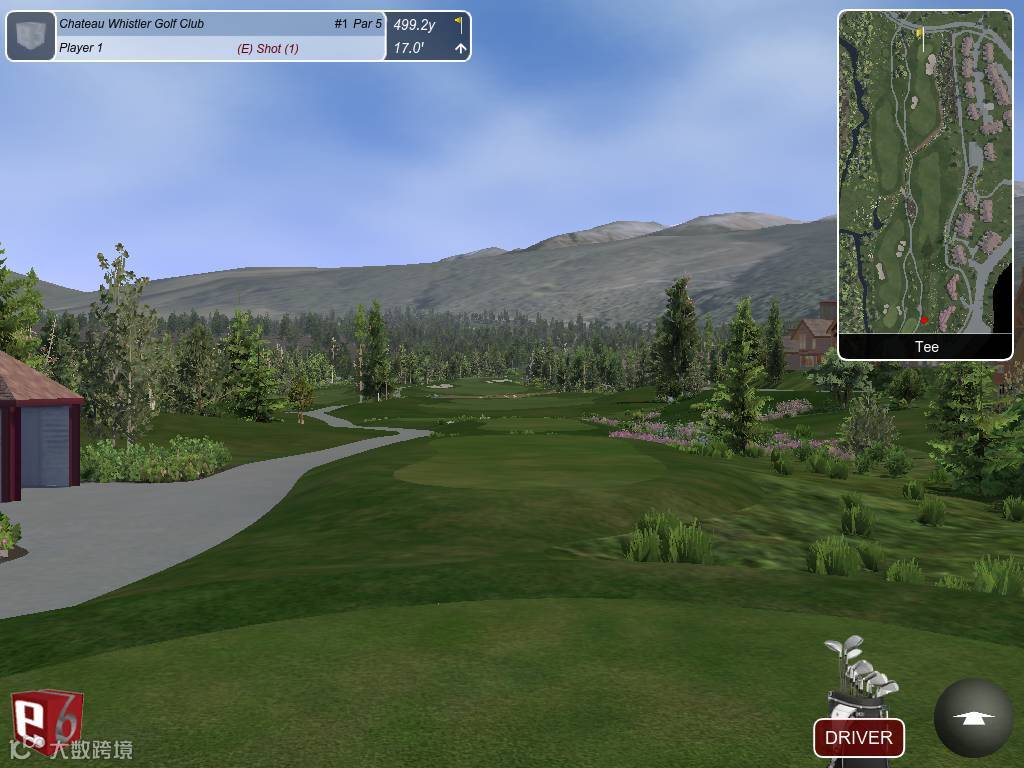1024x768 pixels.
Task: Click the Player 1 avatar cube icon
Action: coord(31,36)
